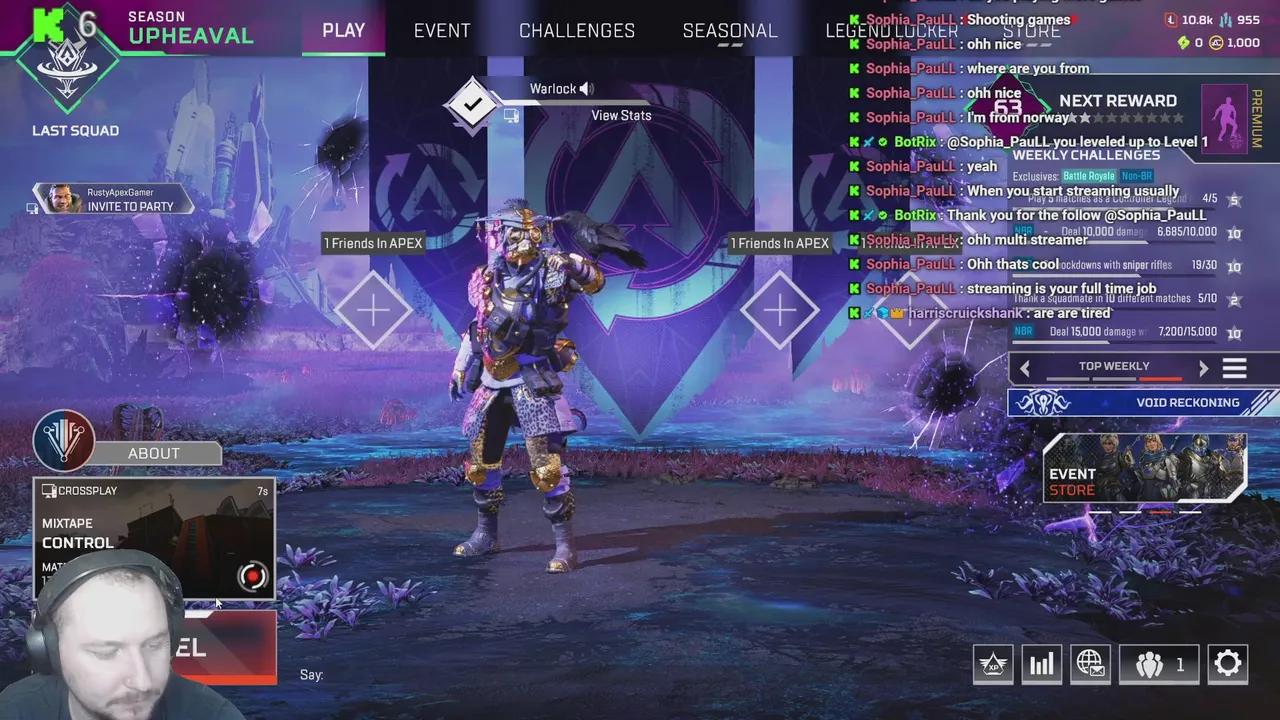This screenshot has width=1280, height=720.
Task: Page back with the Top Weekly left arrow
Action: point(1025,367)
